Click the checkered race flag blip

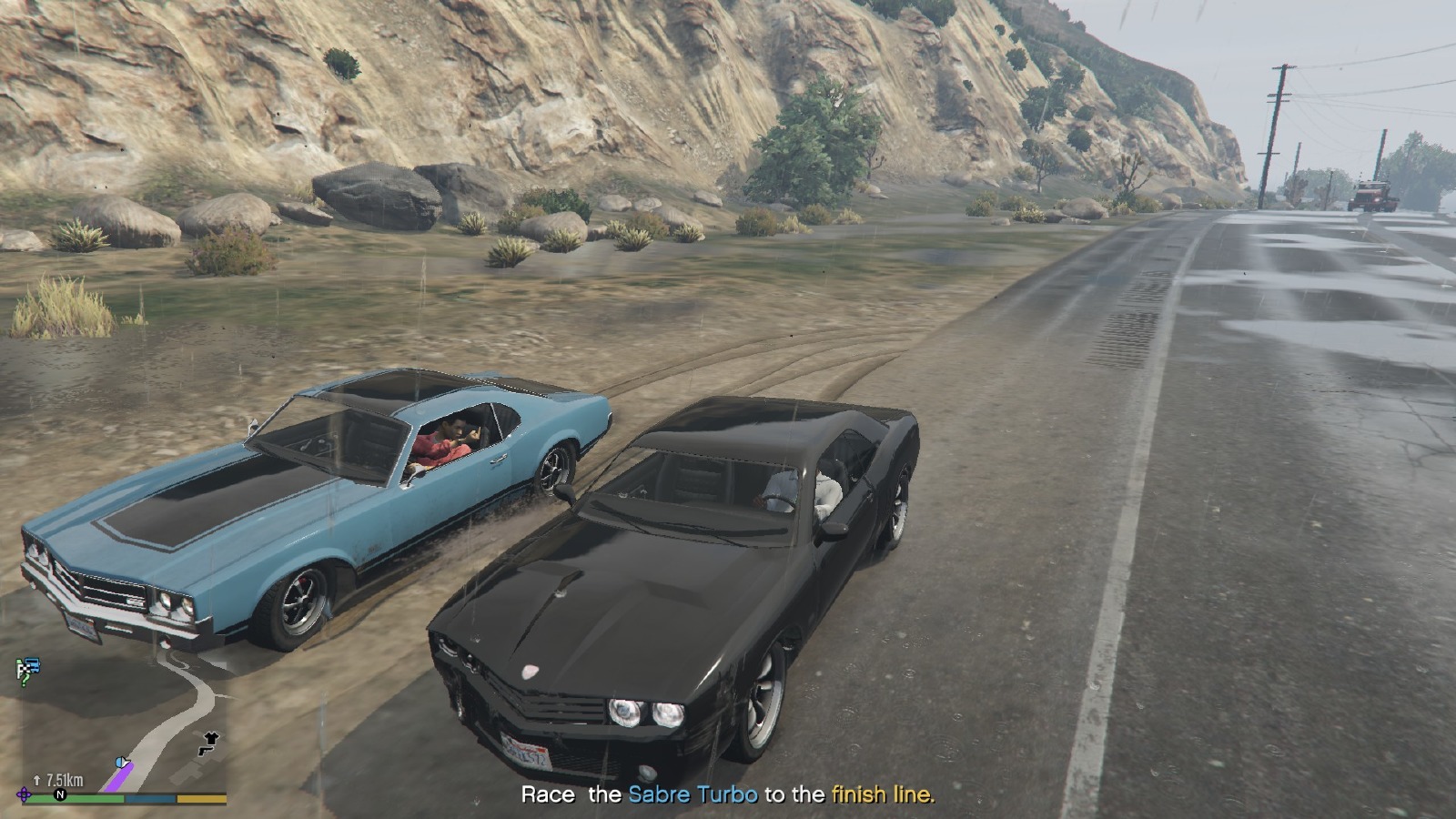(26, 667)
